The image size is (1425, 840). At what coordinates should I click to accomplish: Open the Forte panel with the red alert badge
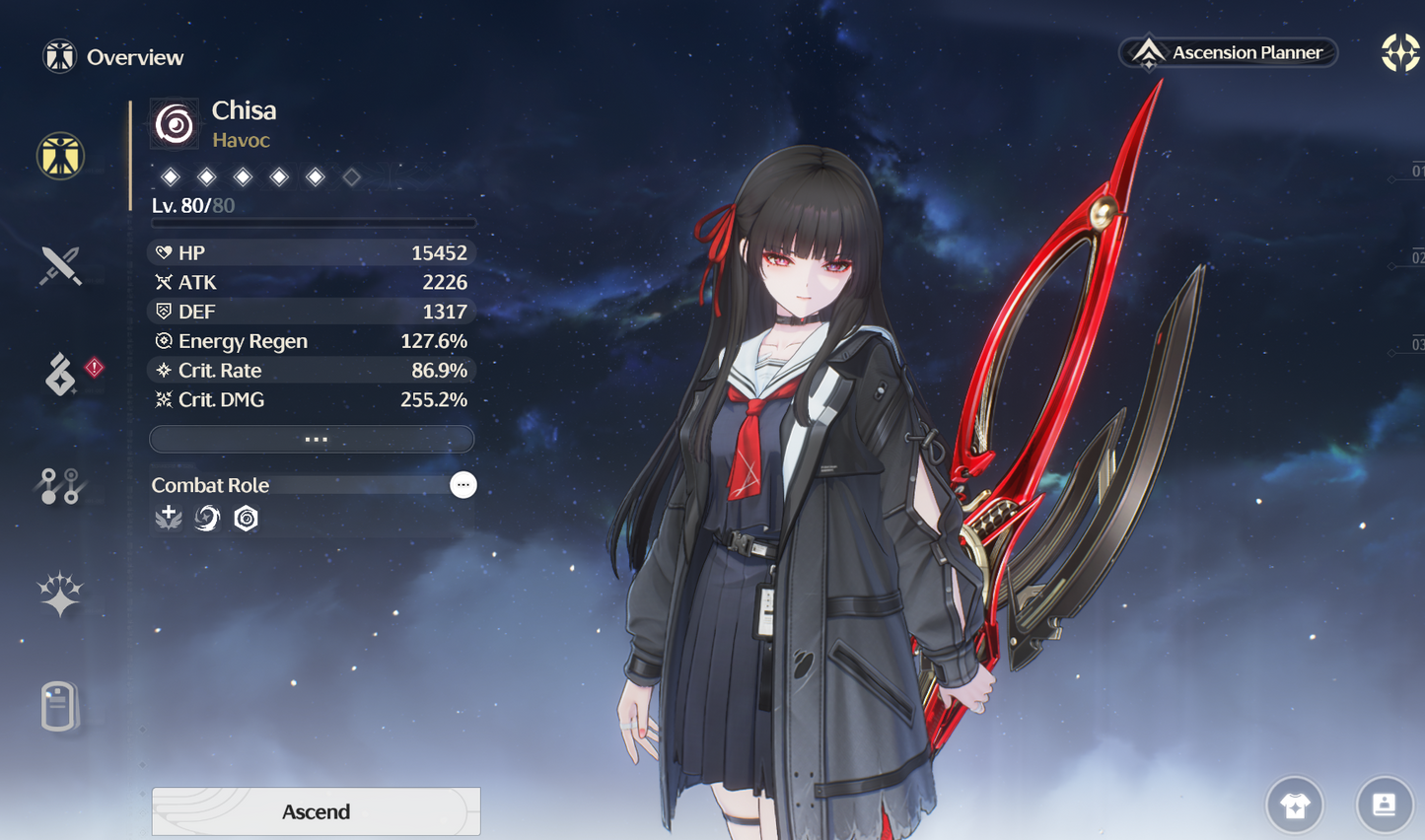point(59,375)
